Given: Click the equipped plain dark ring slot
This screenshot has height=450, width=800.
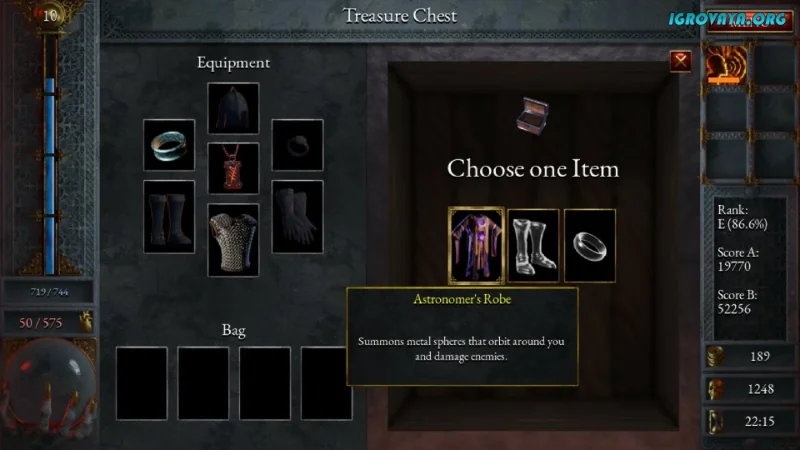Looking at the screenshot, I should click(298, 145).
